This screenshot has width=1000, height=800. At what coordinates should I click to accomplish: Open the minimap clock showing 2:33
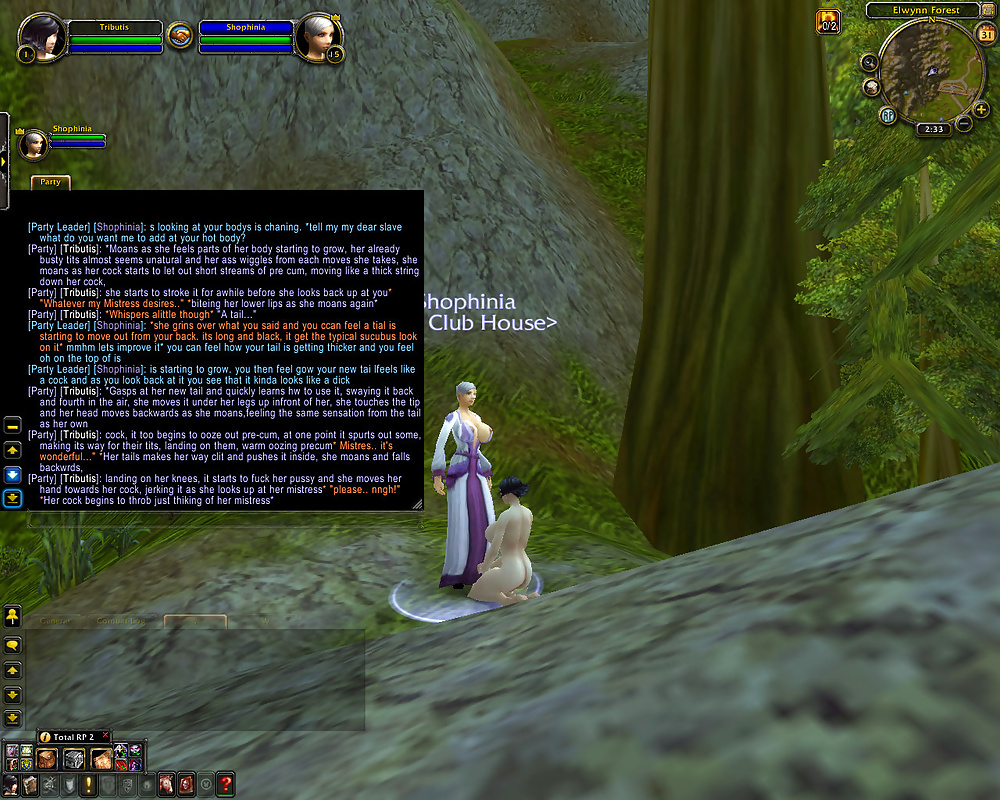click(935, 129)
